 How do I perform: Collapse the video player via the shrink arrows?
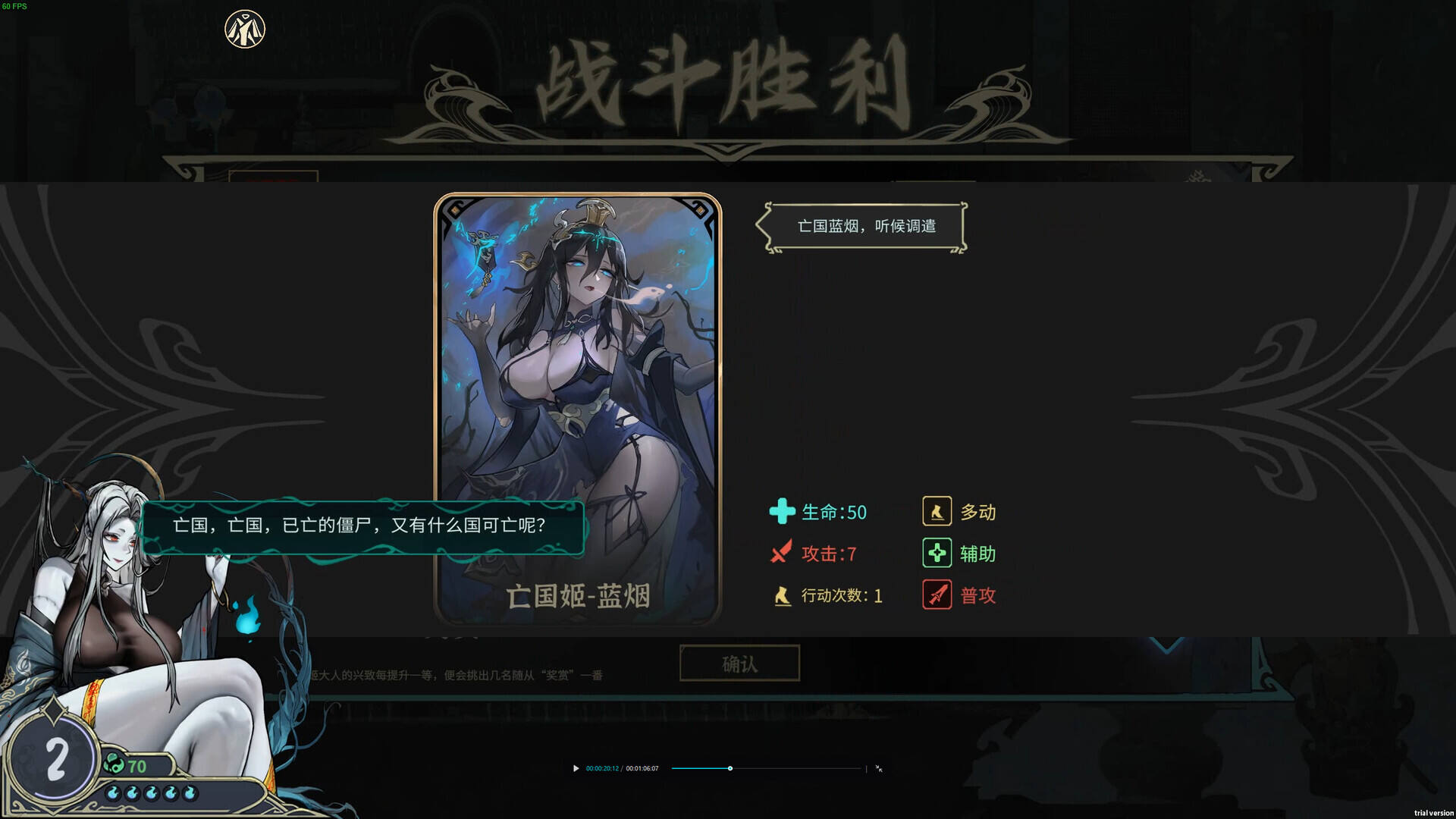[x=880, y=769]
